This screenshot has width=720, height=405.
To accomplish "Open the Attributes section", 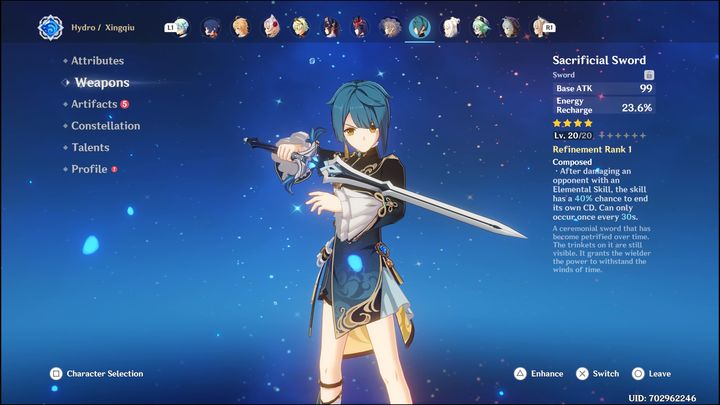I will 97,61.
